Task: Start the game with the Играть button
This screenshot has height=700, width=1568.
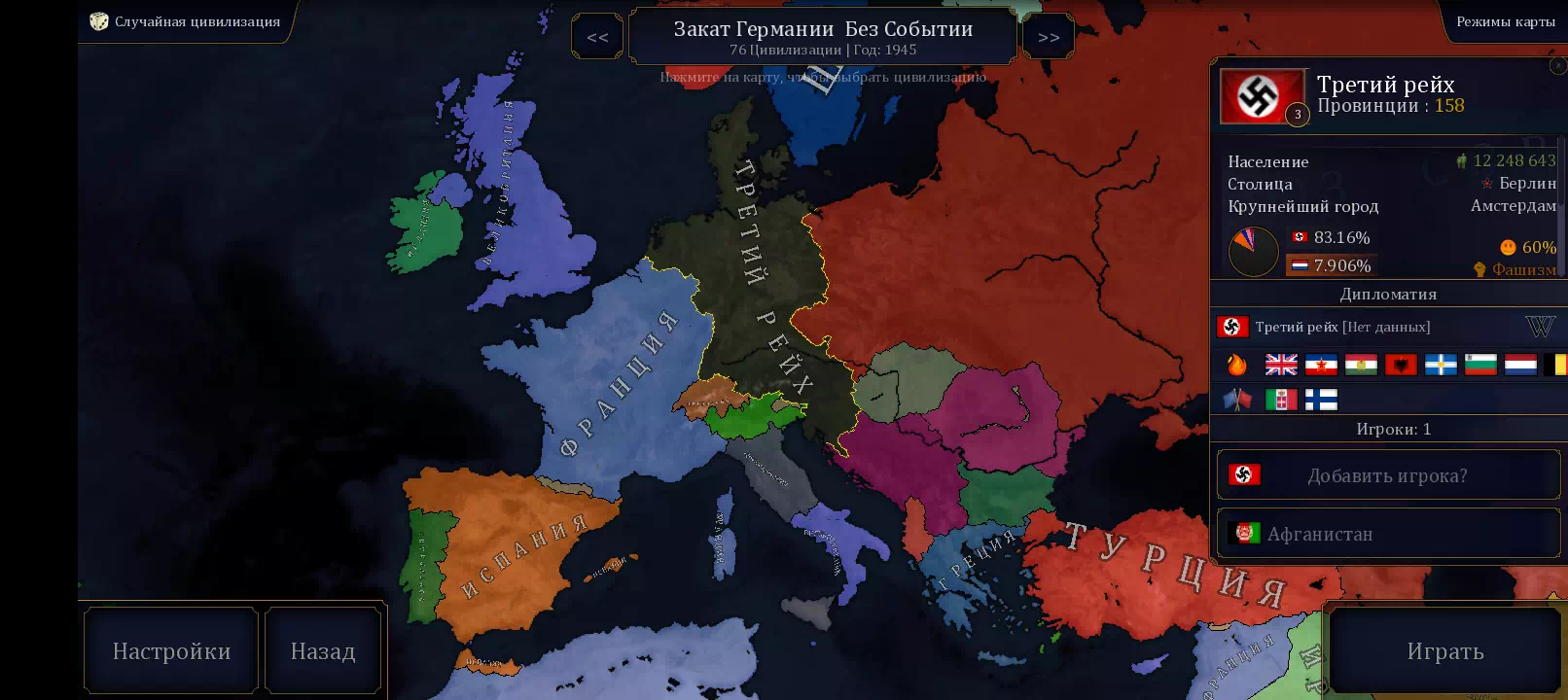Action: [1444, 650]
